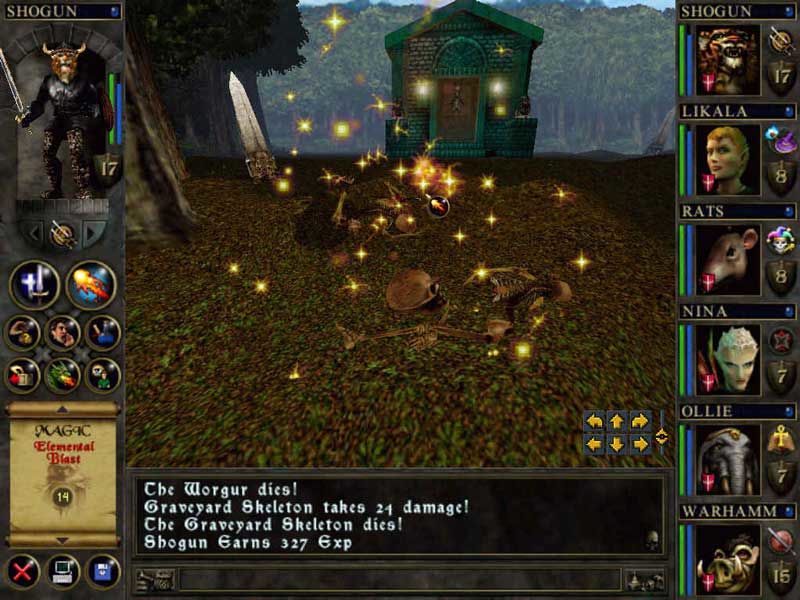The width and height of the screenshot is (800, 600).
Task: Activate the sword attack action
Action: click(x=34, y=285)
